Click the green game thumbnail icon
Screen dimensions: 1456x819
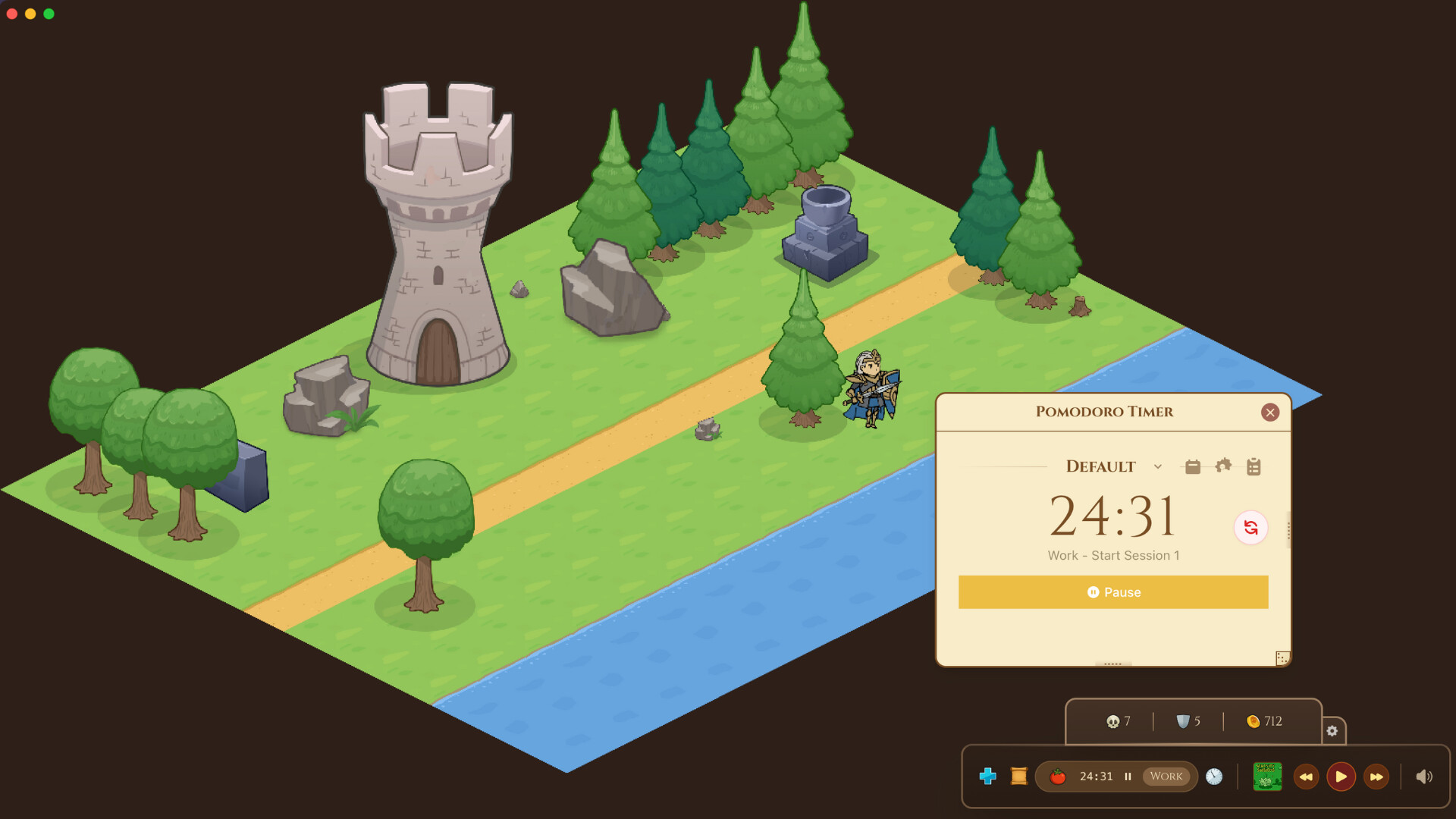click(1266, 776)
